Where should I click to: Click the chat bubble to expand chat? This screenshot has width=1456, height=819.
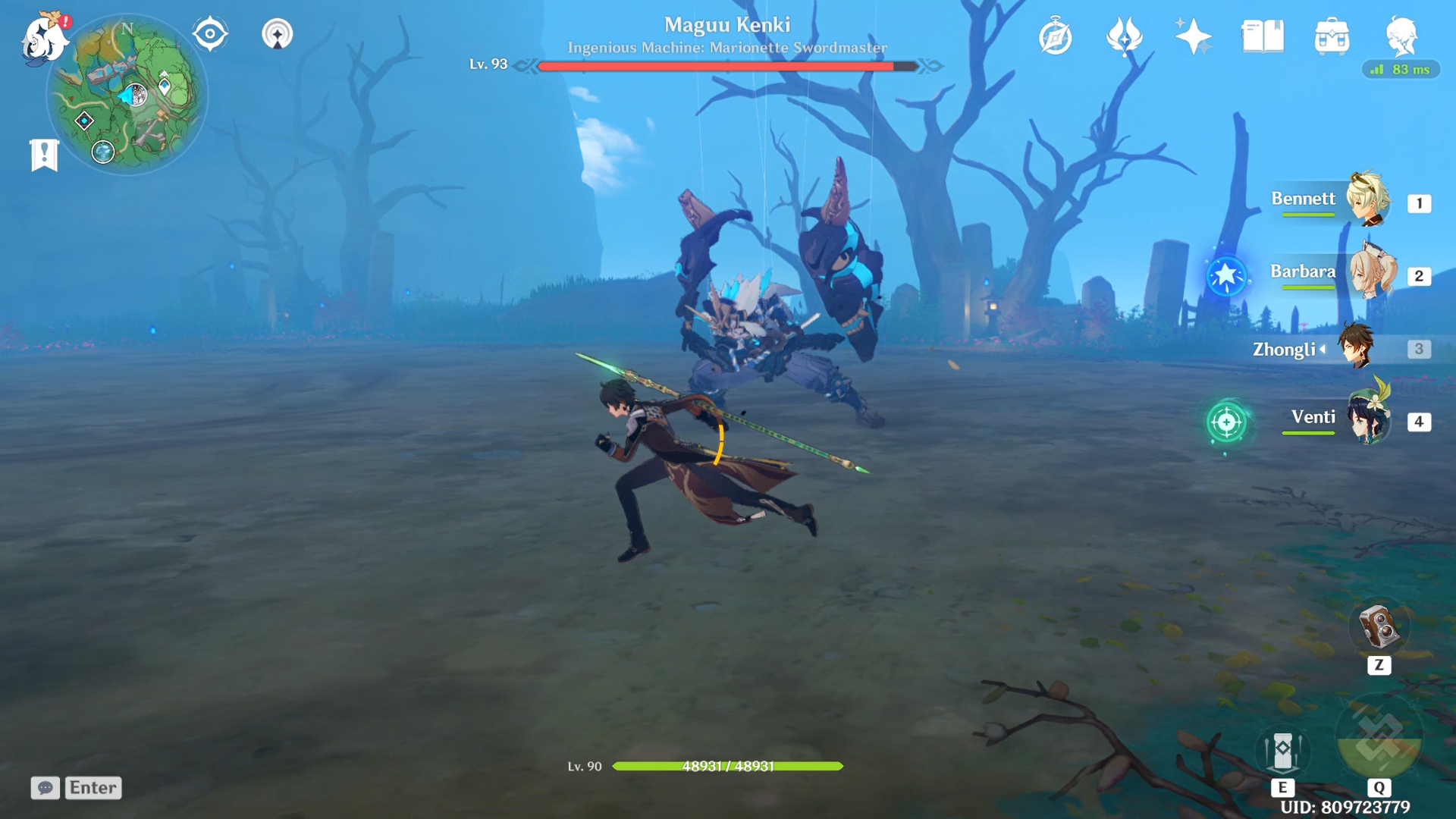pyautogui.click(x=45, y=789)
